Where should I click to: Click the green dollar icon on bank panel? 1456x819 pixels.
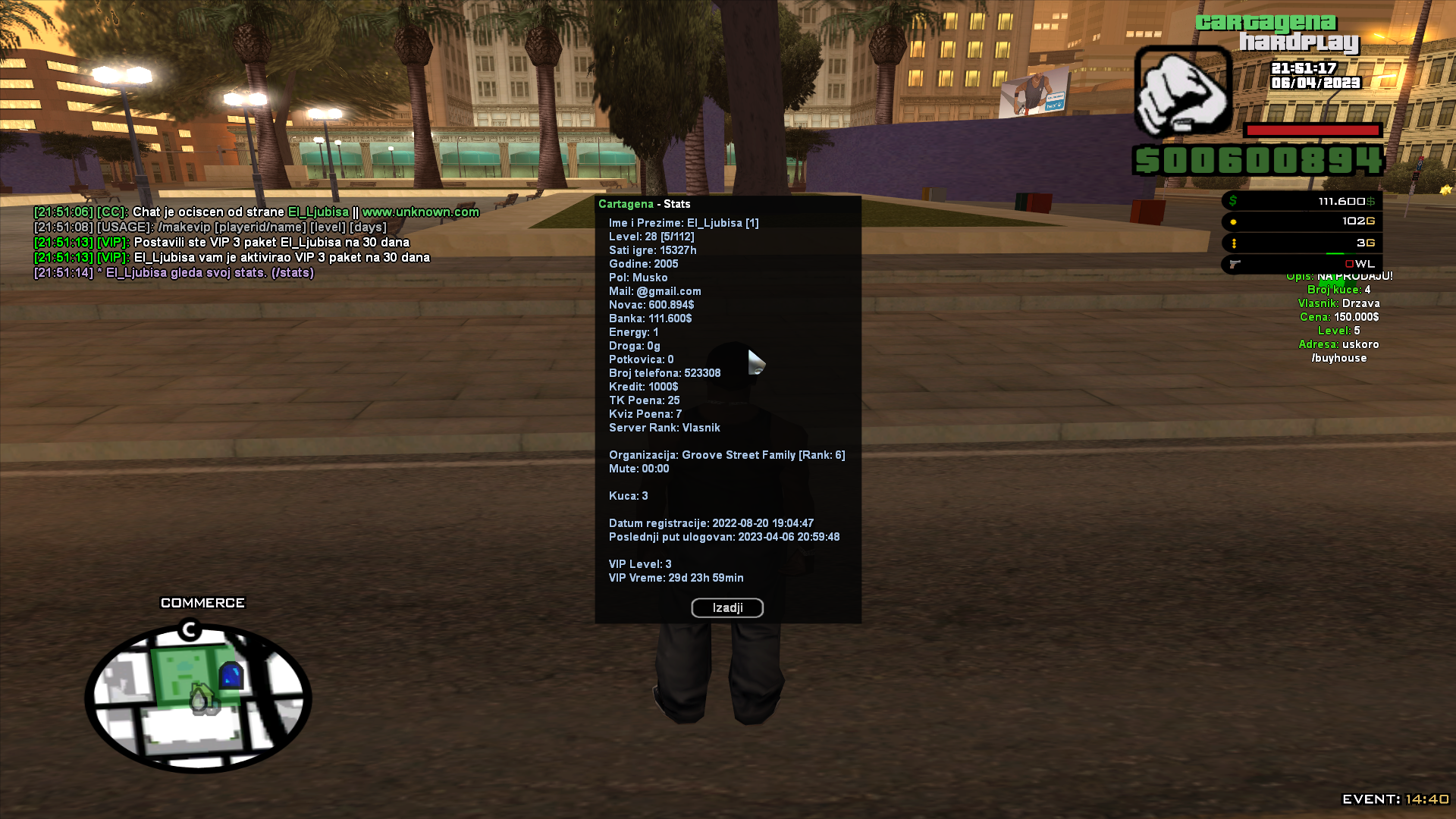[1233, 200]
